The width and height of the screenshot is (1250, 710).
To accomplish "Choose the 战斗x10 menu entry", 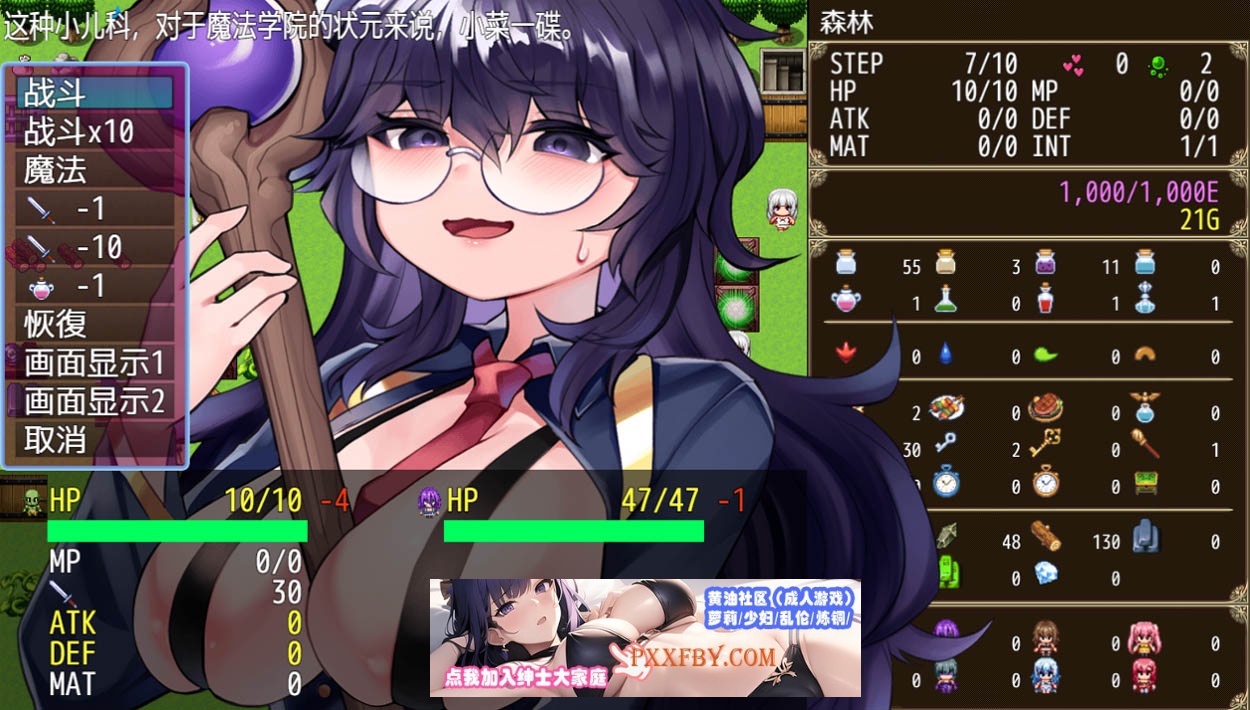I will (x=95, y=132).
